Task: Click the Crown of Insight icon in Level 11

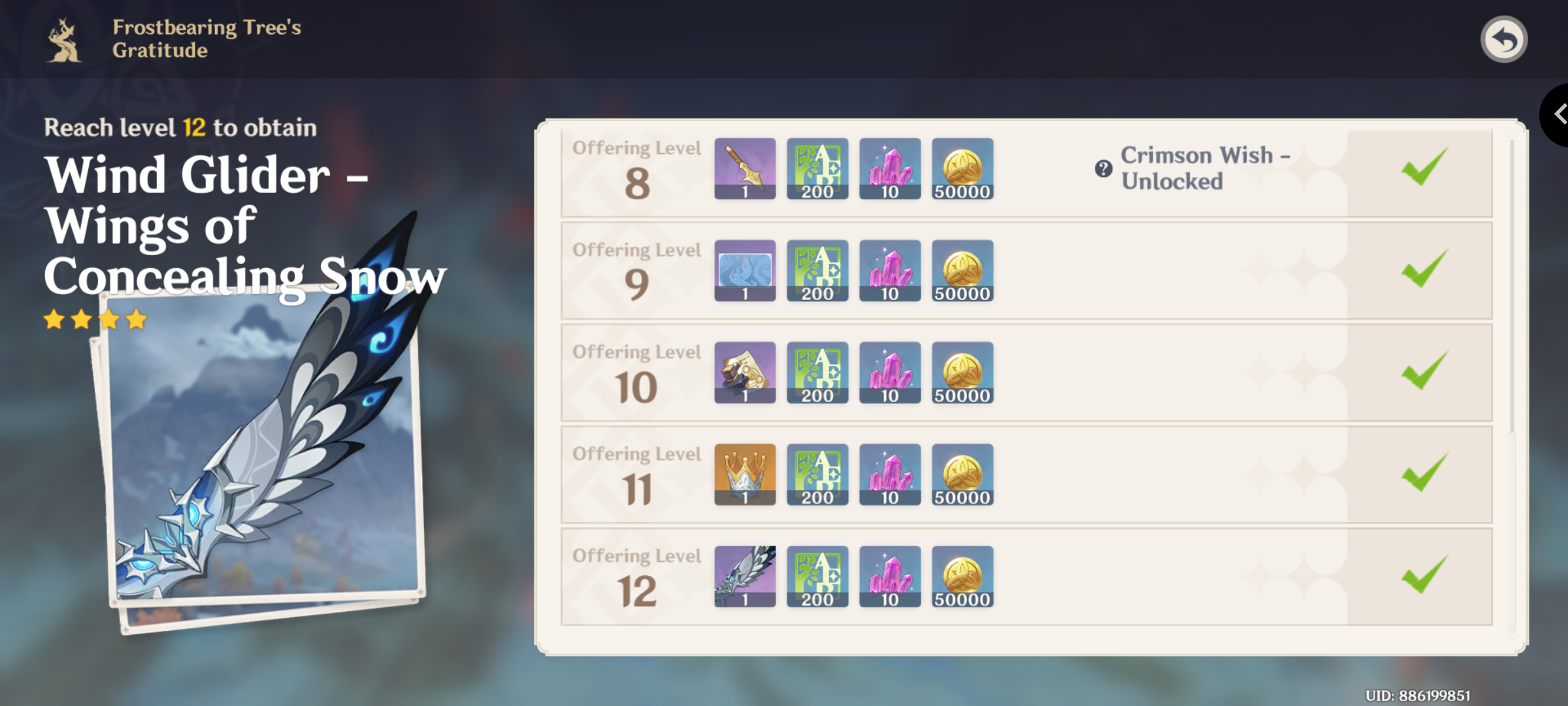Action: [745, 475]
